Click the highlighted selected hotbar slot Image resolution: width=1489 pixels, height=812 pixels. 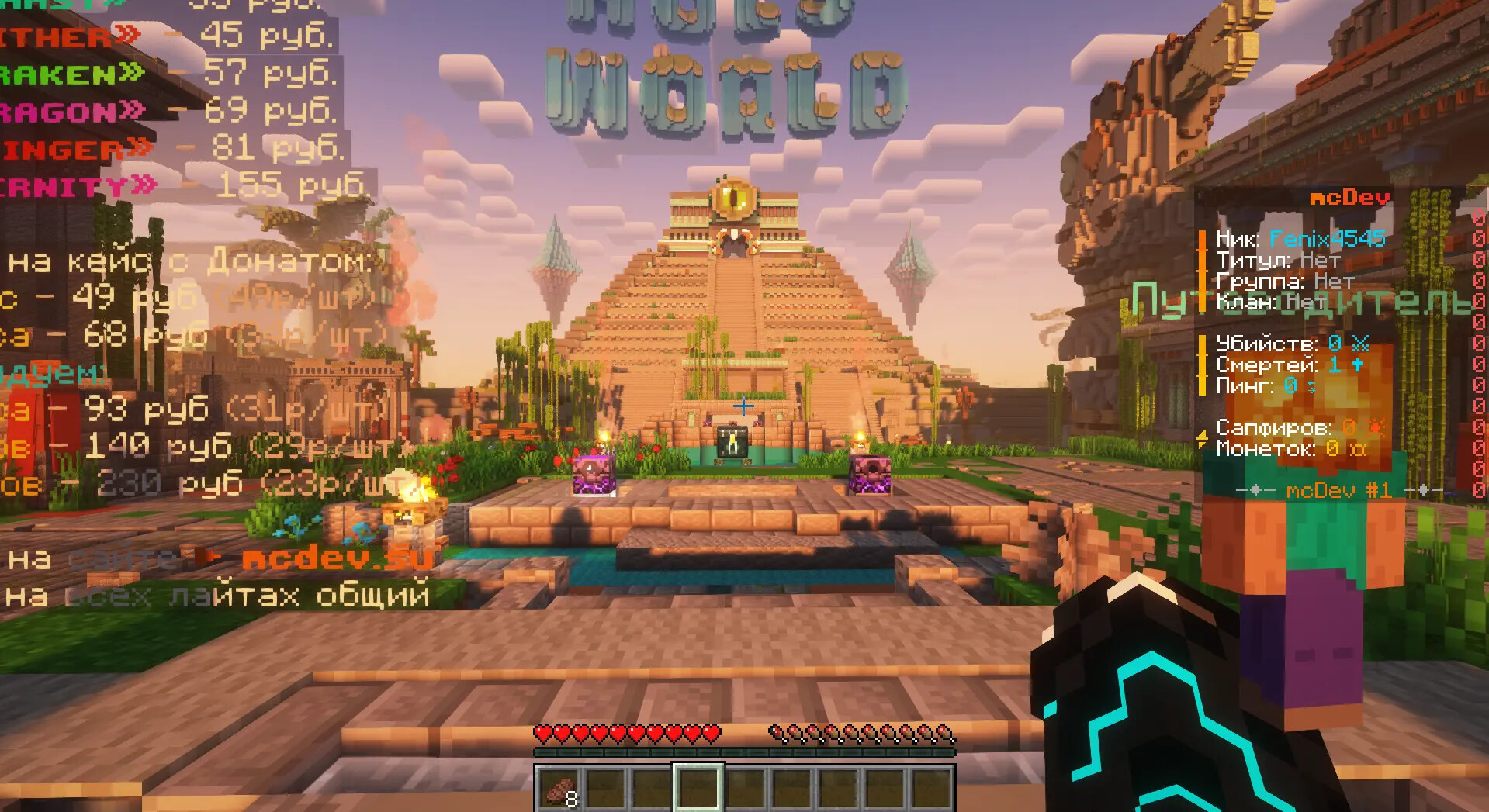[698, 787]
